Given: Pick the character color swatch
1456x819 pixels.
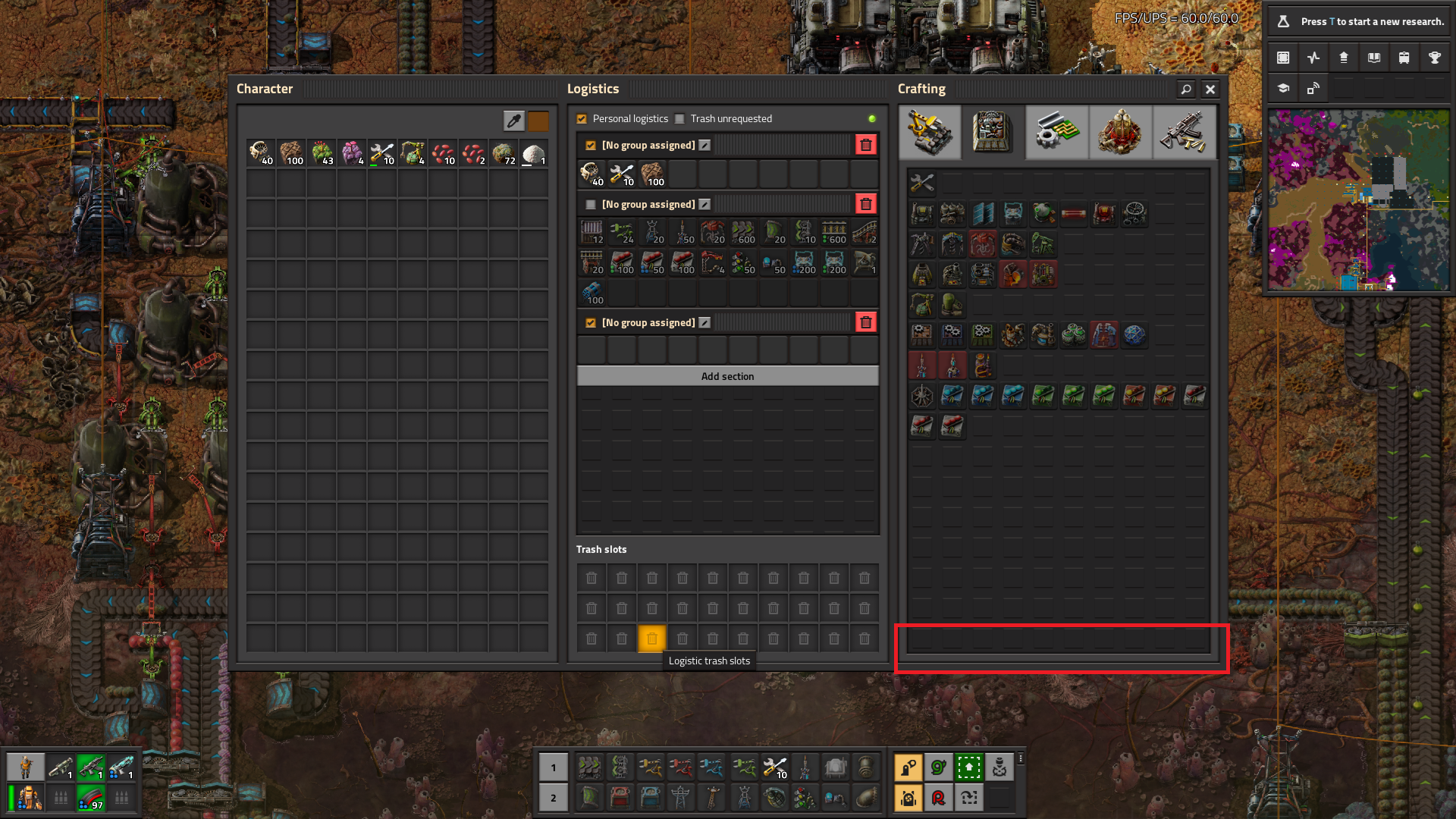Looking at the screenshot, I should click(538, 121).
